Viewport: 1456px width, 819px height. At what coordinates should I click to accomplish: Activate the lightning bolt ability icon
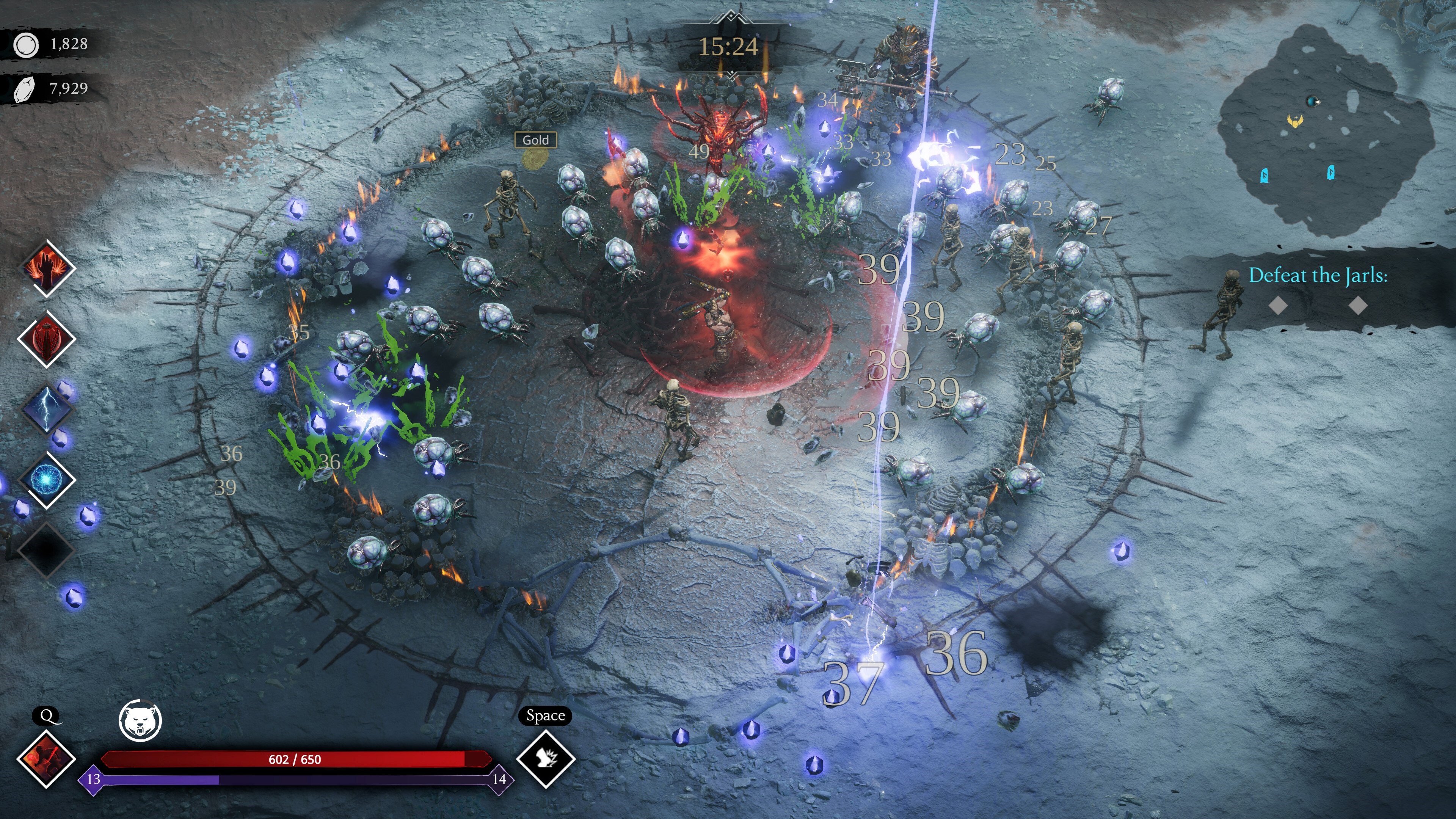tap(46, 409)
